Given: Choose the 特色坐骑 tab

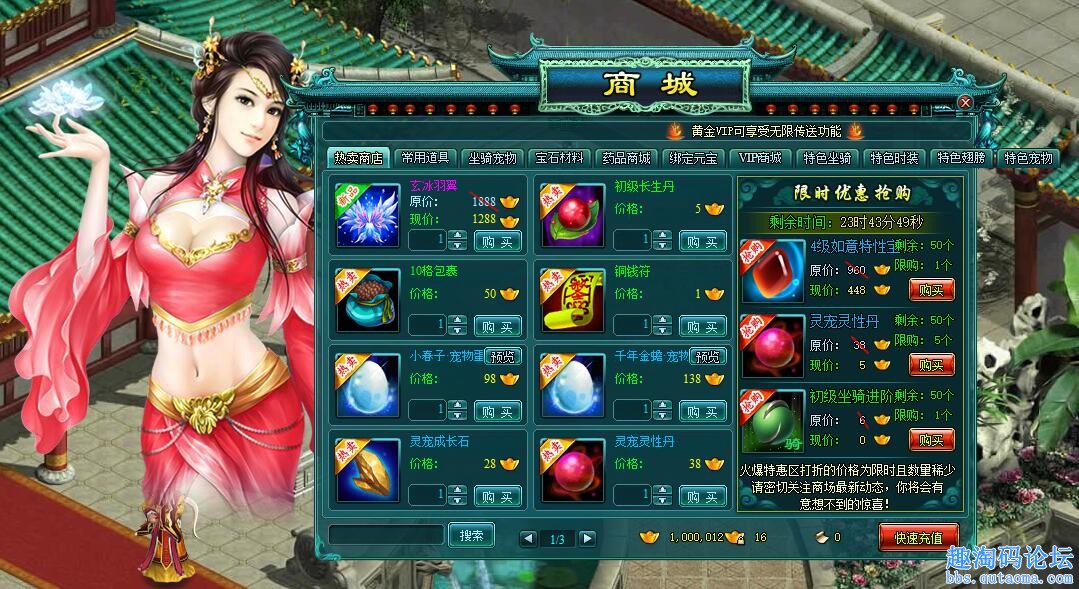Looking at the screenshot, I should pyautogui.click(x=827, y=158).
